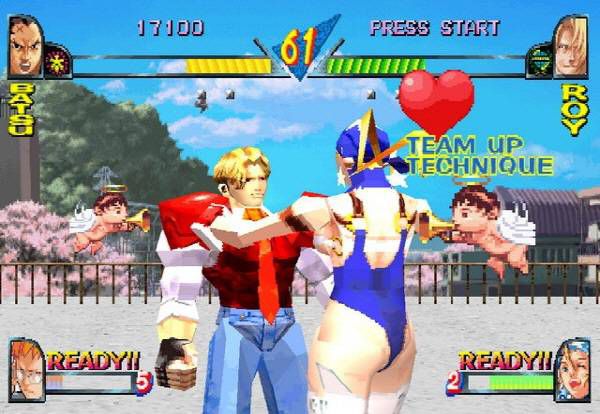This screenshot has width=600, height=414.
Task: Click Roy's character portrait
Action: point(570,46)
